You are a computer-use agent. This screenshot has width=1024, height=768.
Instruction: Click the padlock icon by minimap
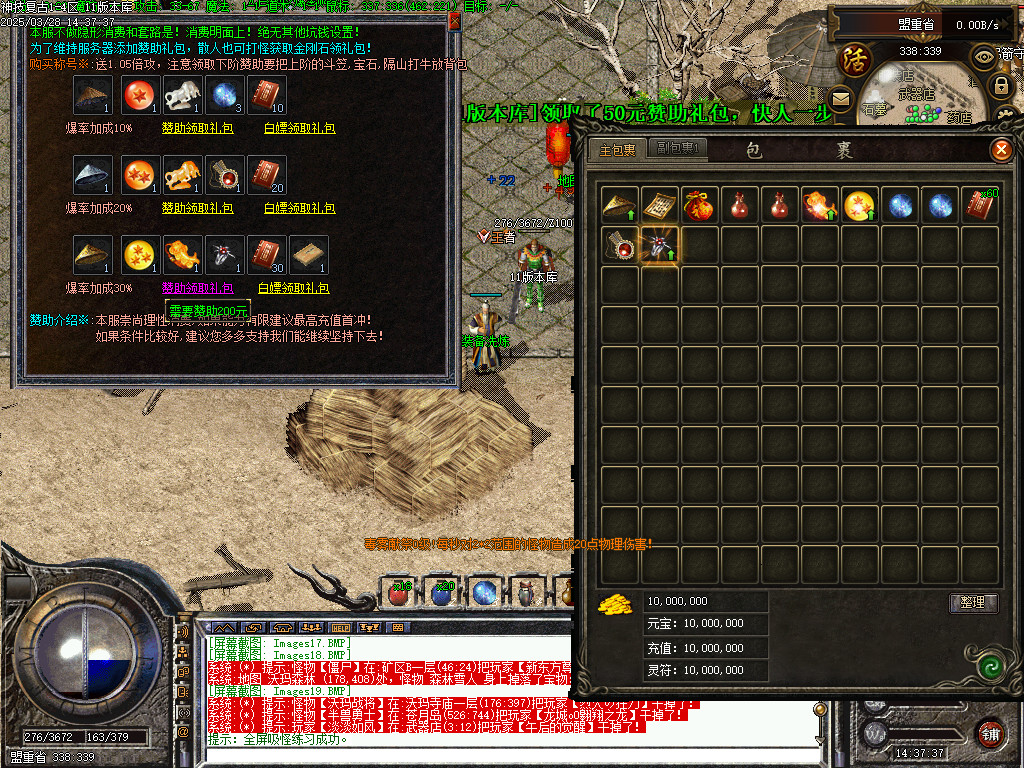tap(1001, 86)
